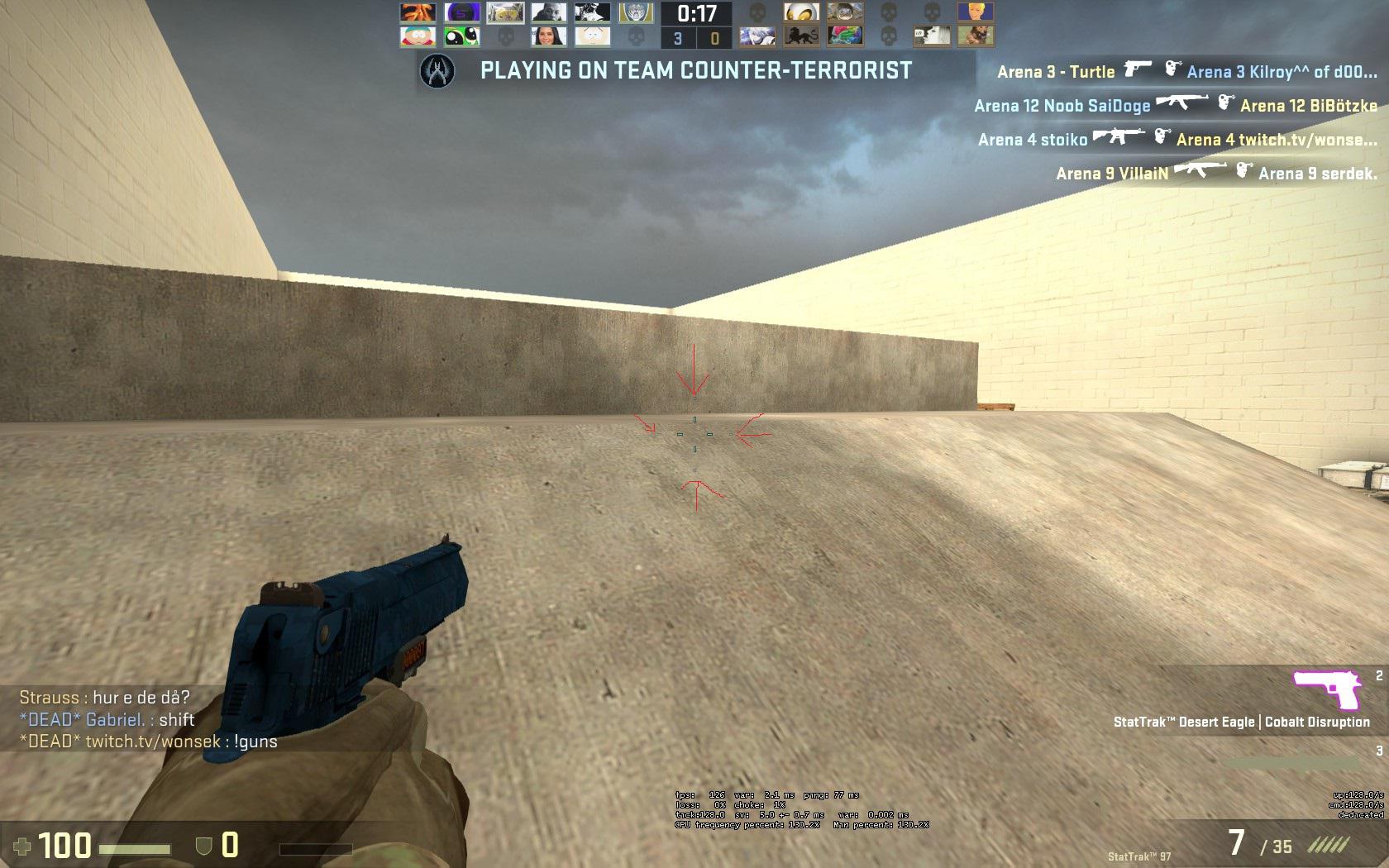This screenshot has width=1389, height=868.
Task: Select the white-haired anime character avatar
Action: [757, 36]
